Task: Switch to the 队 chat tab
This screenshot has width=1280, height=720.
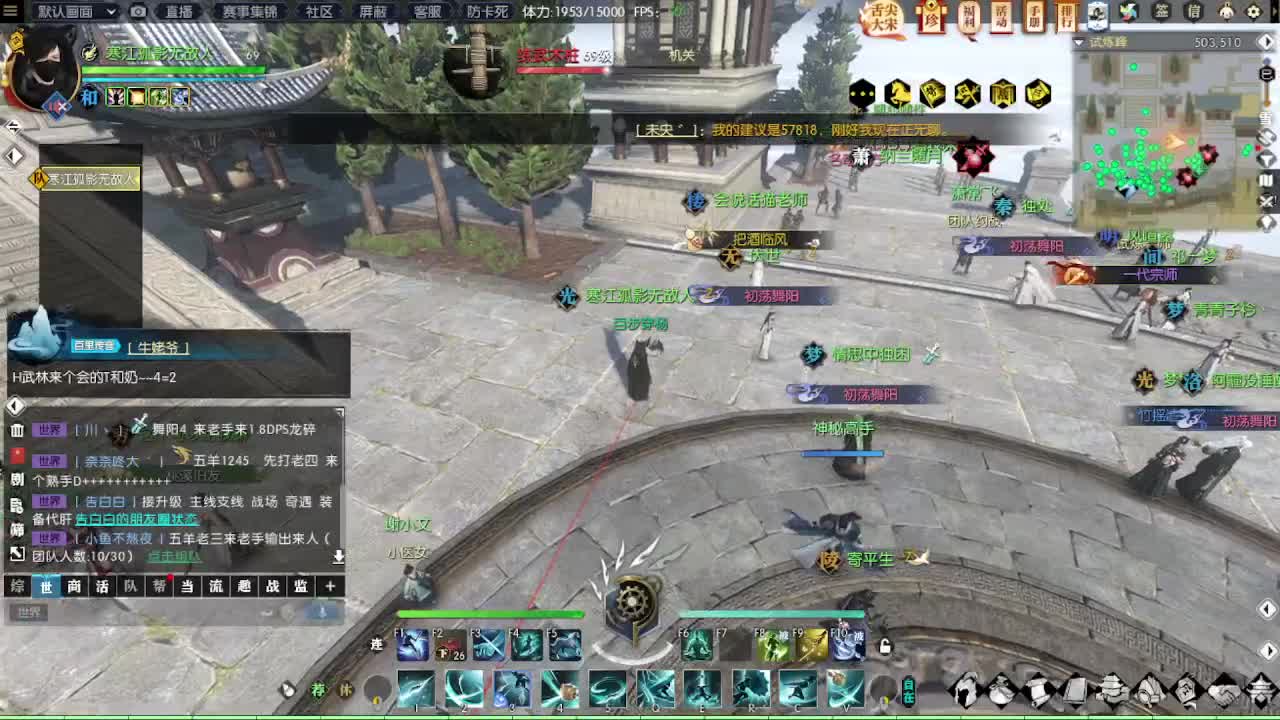Action: point(128,586)
